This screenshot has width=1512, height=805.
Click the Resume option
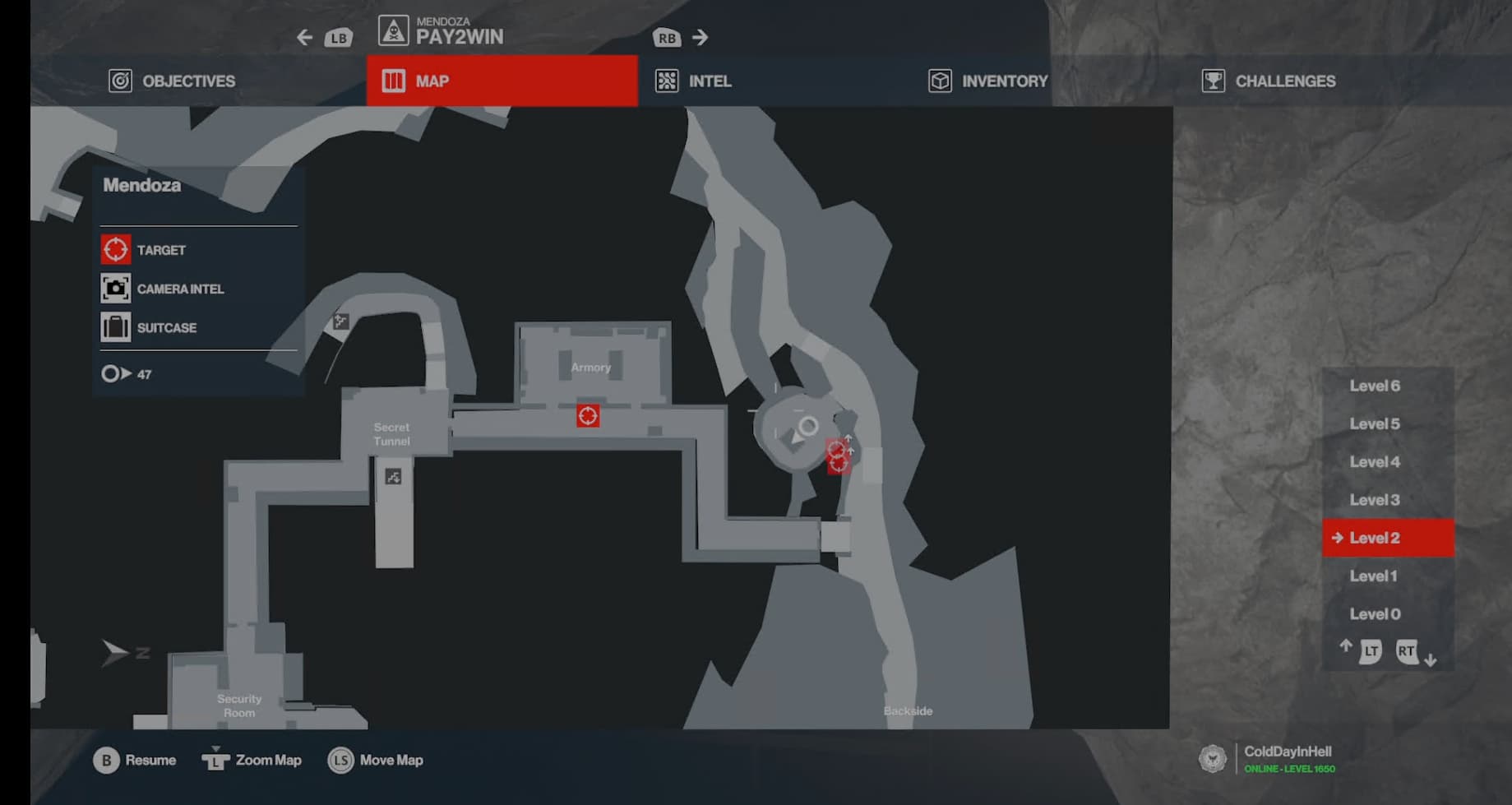click(x=135, y=761)
